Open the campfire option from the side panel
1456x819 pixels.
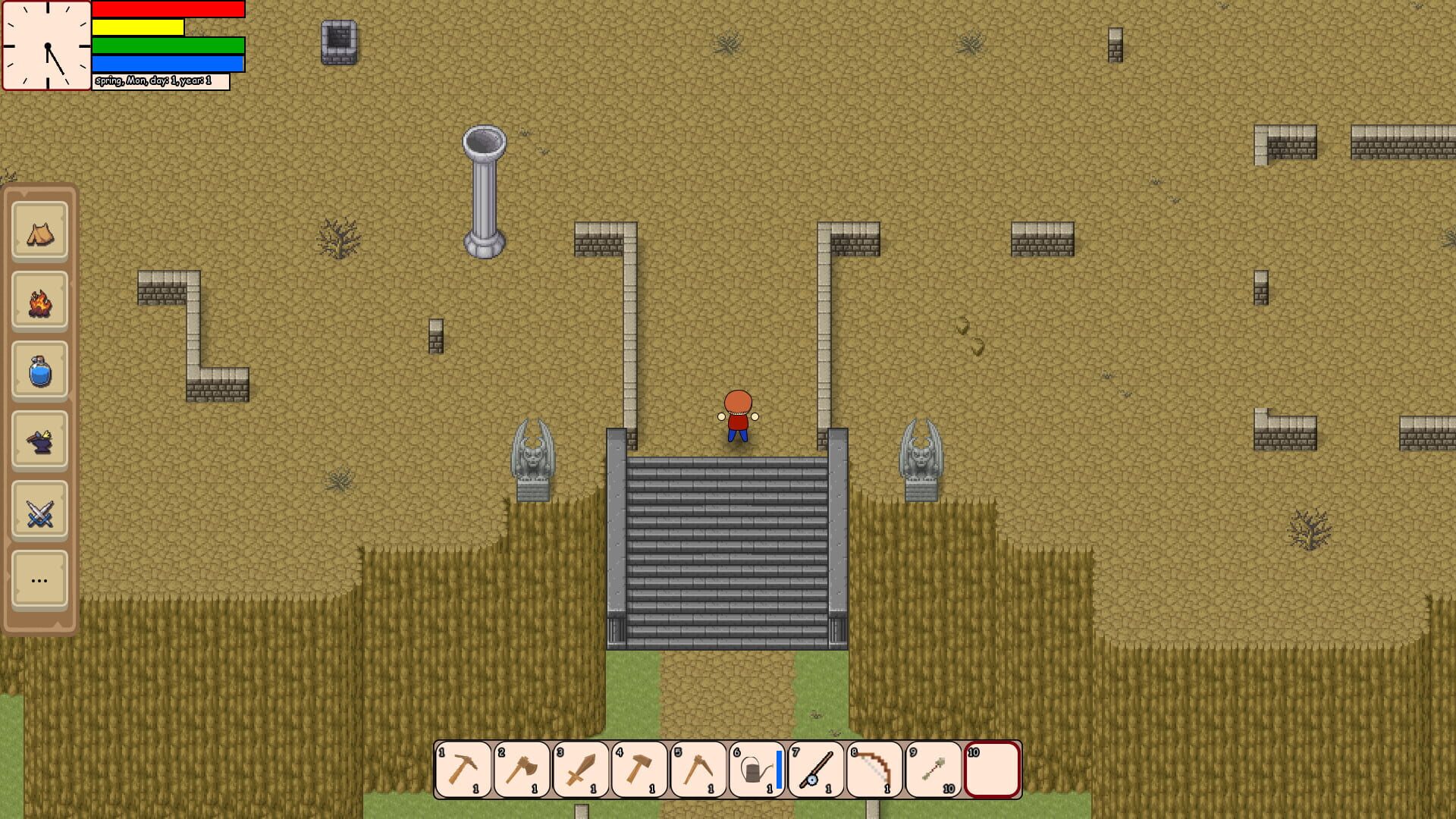click(x=39, y=302)
